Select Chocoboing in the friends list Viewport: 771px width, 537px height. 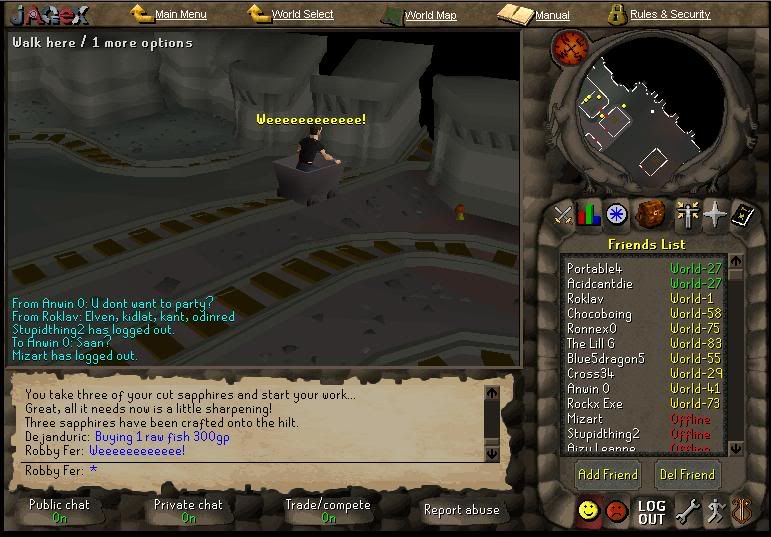[x=599, y=314]
